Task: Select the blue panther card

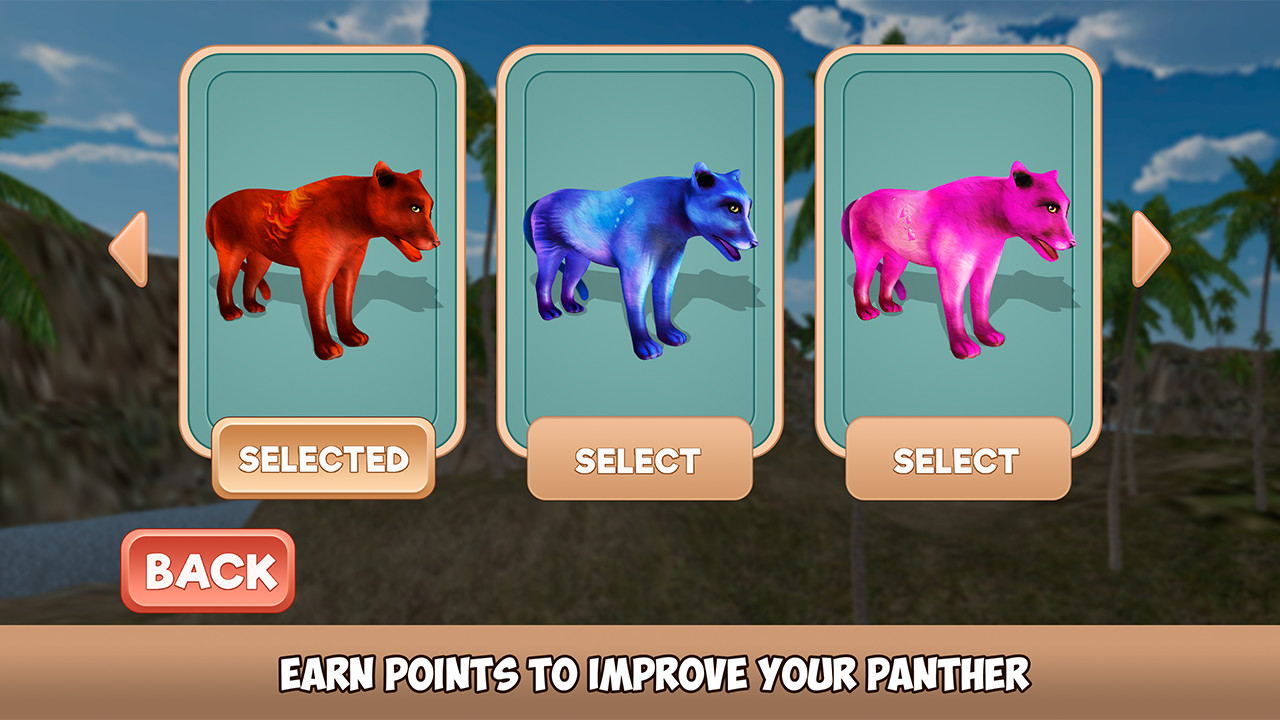Action: (x=640, y=240)
